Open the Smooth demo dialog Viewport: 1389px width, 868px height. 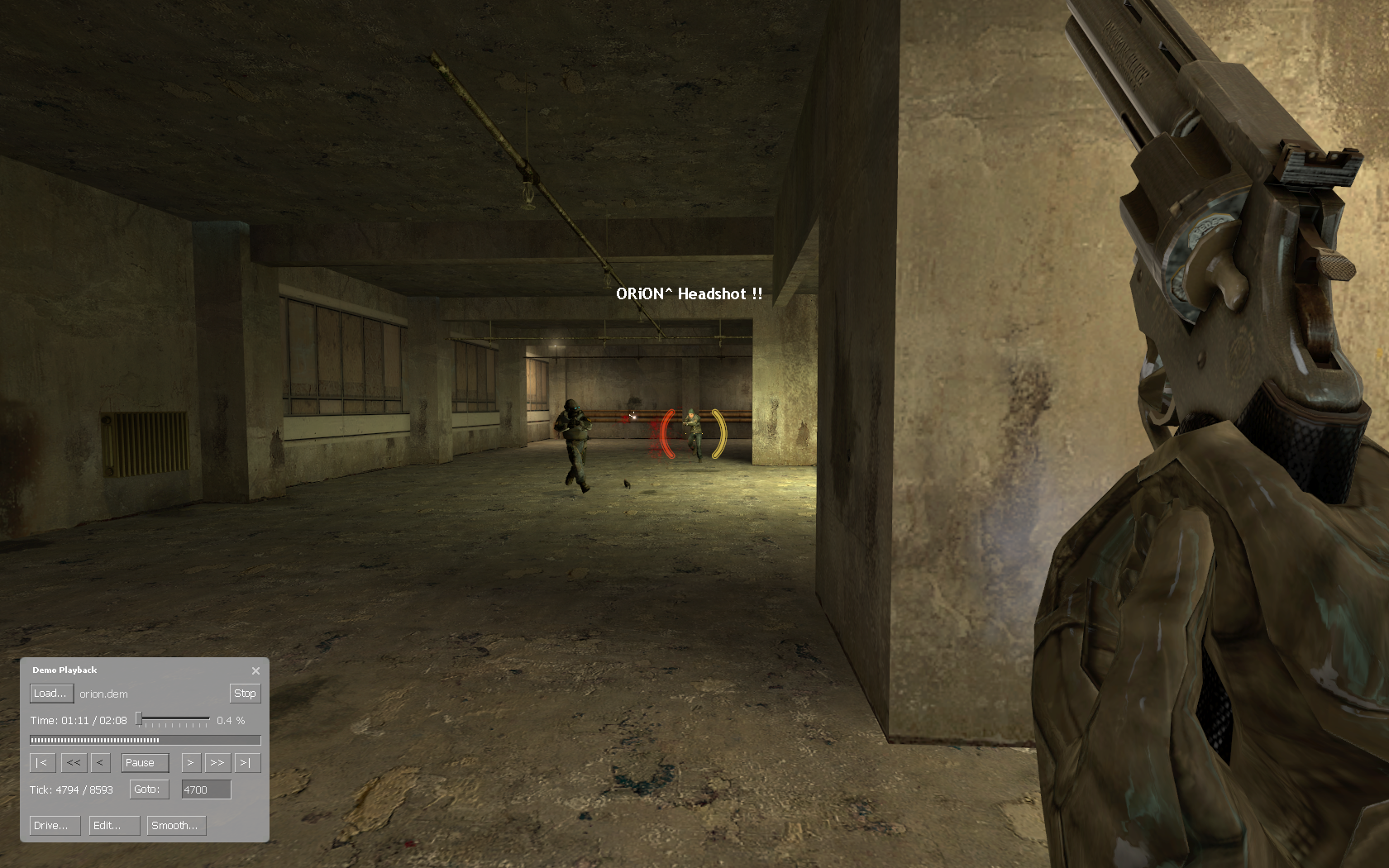pyautogui.click(x=176, y=826)
